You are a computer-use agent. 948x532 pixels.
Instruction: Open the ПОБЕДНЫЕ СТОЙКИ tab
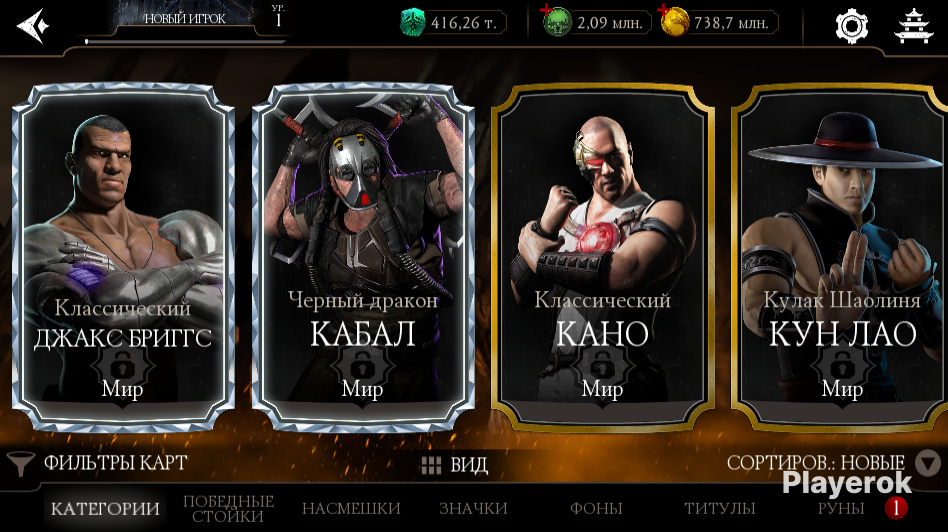tap(228, 509)
